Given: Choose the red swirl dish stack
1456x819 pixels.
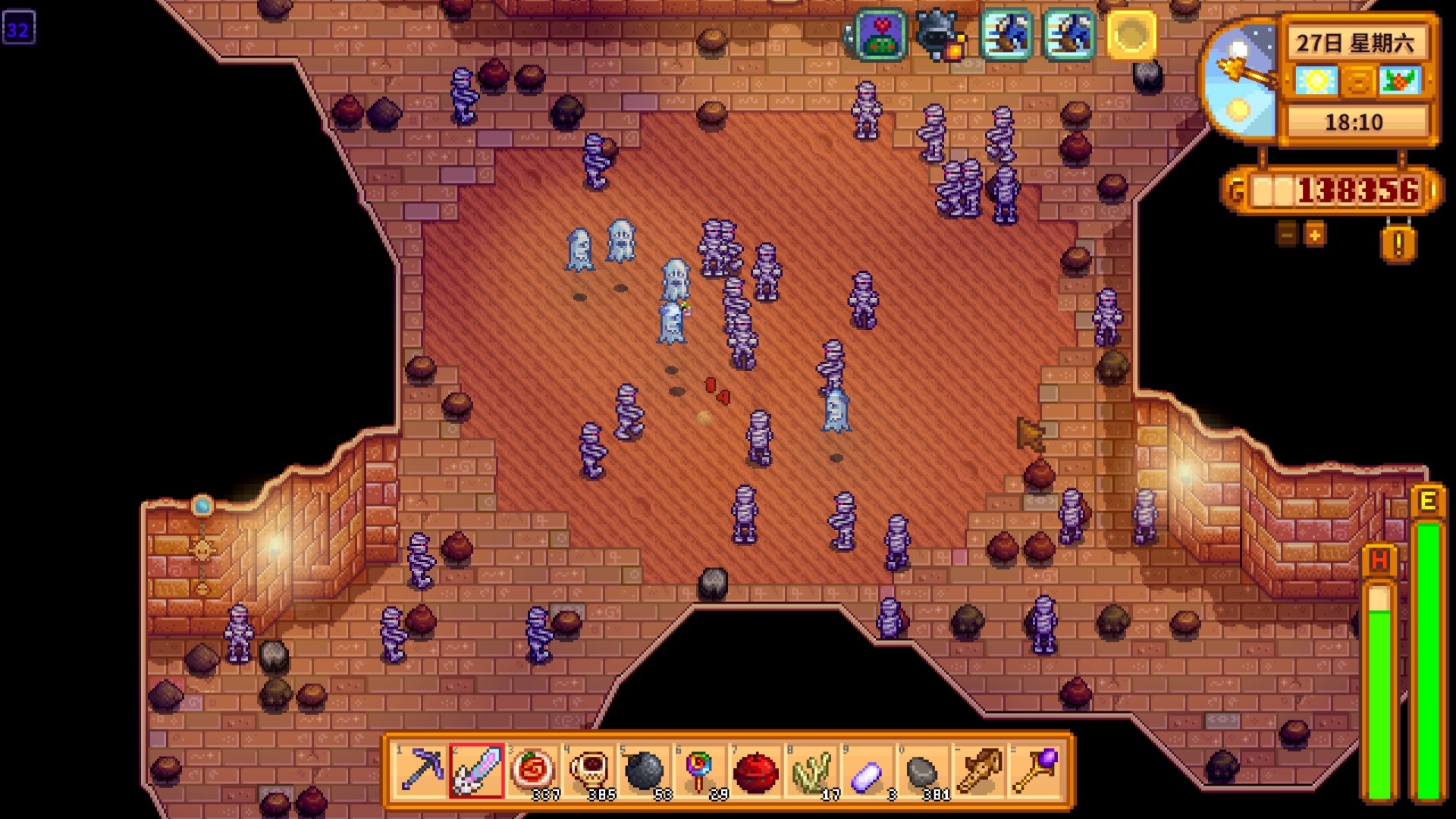Looking at the screenshot, I should click(x=533, y=770).
